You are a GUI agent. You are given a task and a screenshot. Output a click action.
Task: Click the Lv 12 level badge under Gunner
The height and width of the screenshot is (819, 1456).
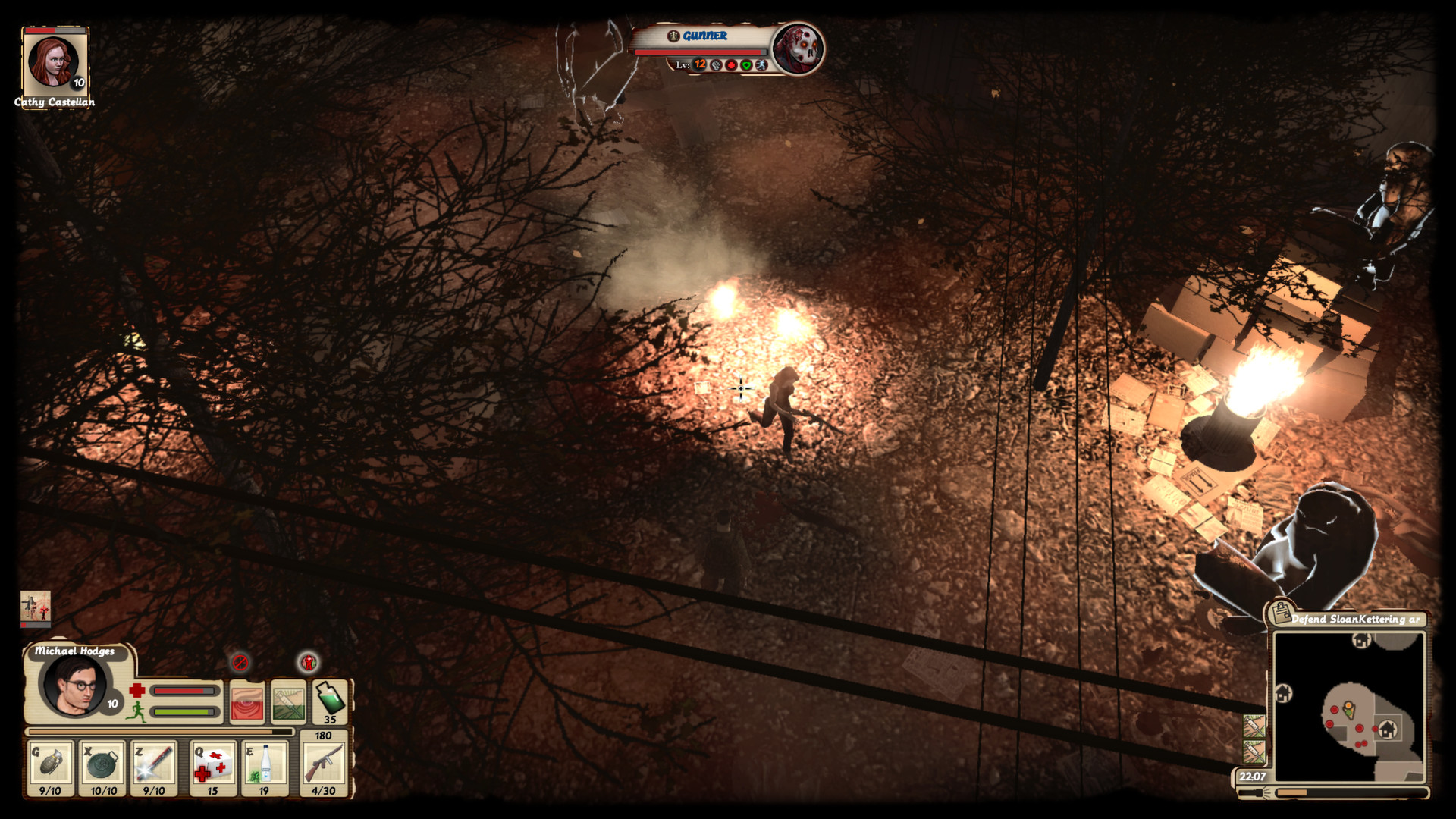point(699,66)
